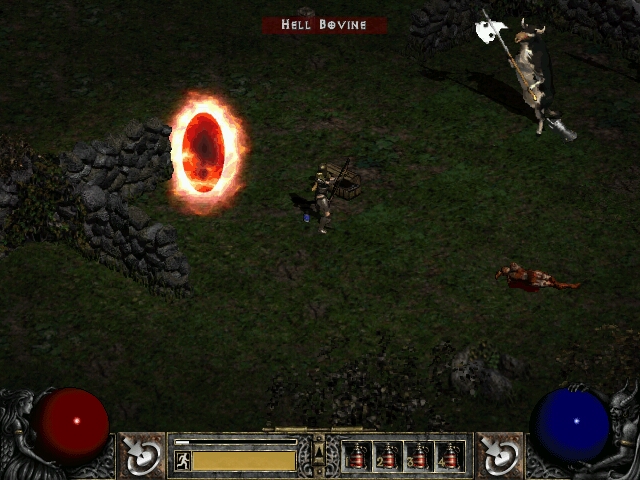The height and width of the screenshot is (480, 640).
Task: Use the potion in belt slot 1
Action: [x=357, y=456]
